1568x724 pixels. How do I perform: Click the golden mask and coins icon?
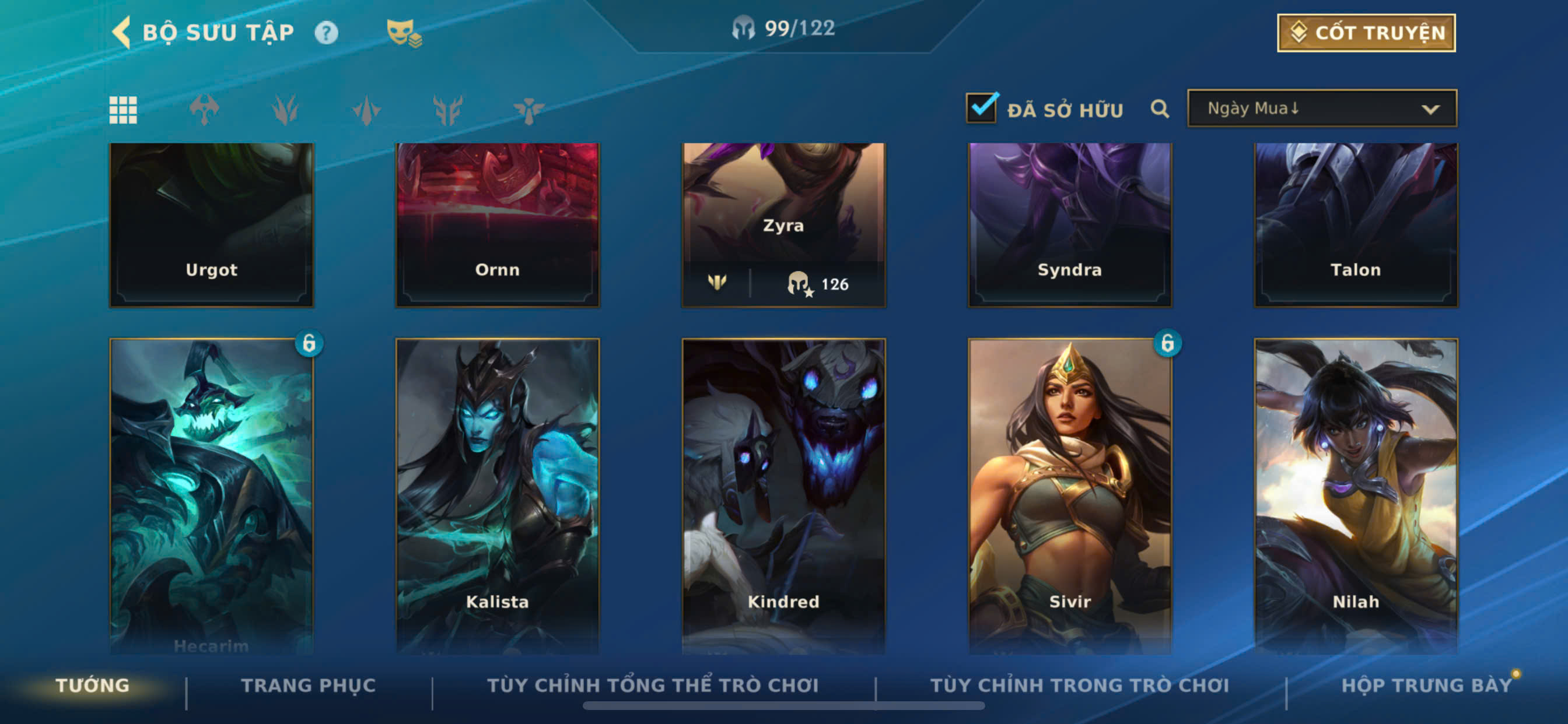pos(404,33)
